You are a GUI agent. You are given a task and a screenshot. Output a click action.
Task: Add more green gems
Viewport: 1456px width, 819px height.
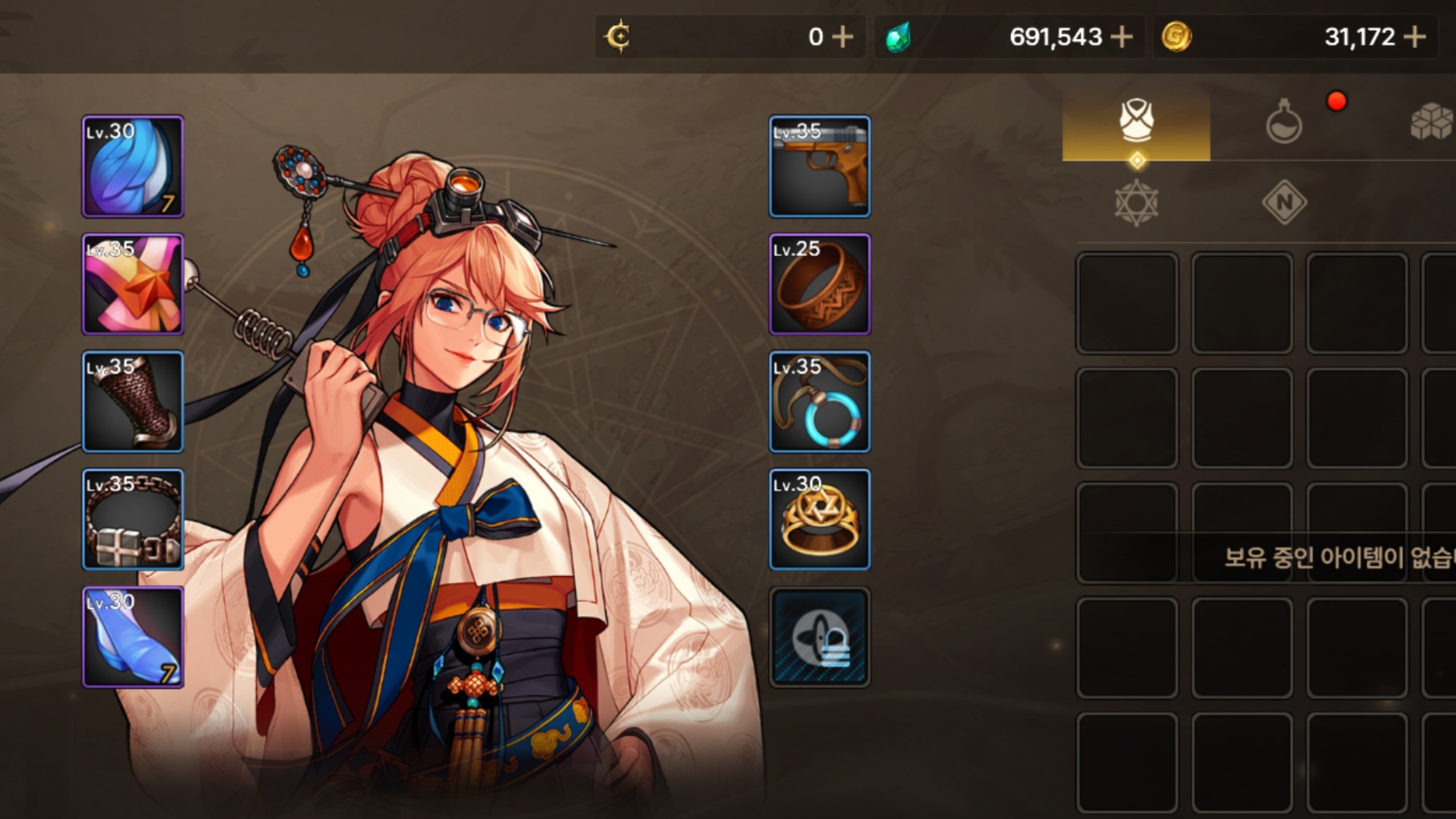coord(1121,38)
